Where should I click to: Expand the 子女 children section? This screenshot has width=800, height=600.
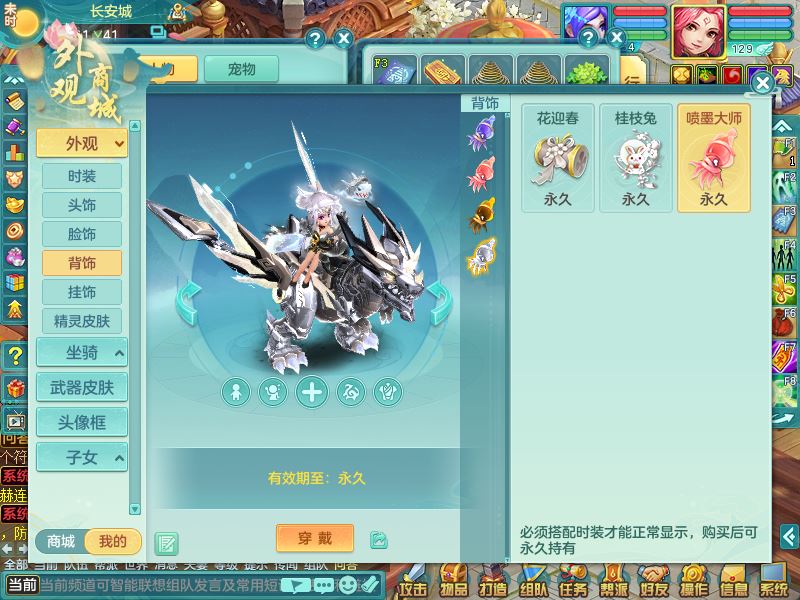[x=82, y=457]
